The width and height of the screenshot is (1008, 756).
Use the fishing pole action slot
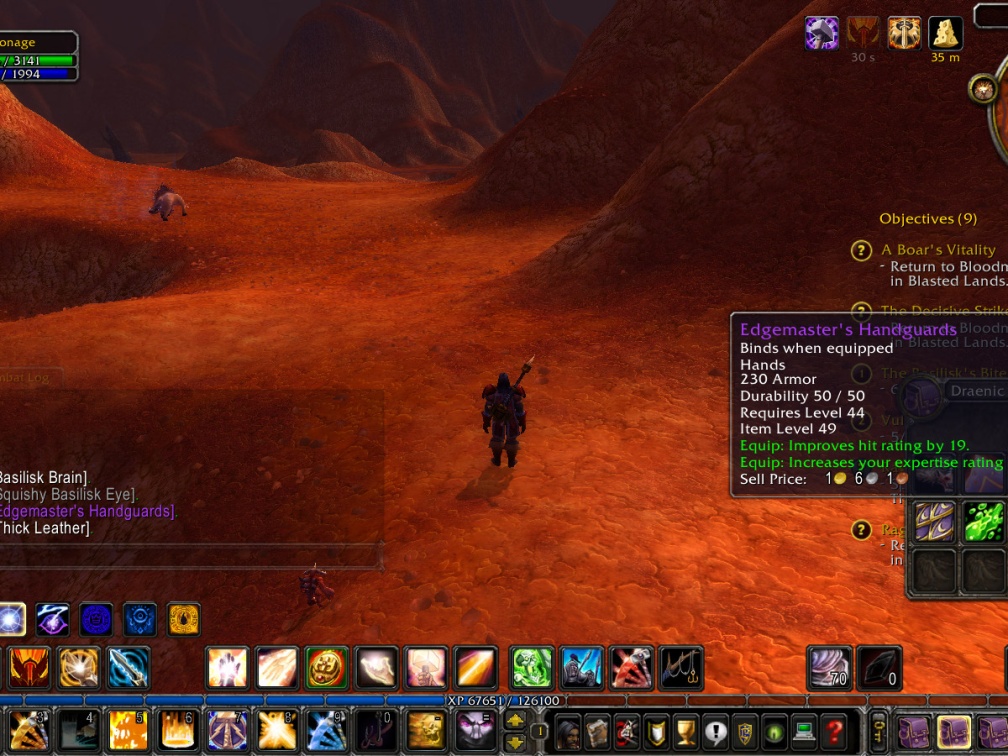tap(681, 668)
